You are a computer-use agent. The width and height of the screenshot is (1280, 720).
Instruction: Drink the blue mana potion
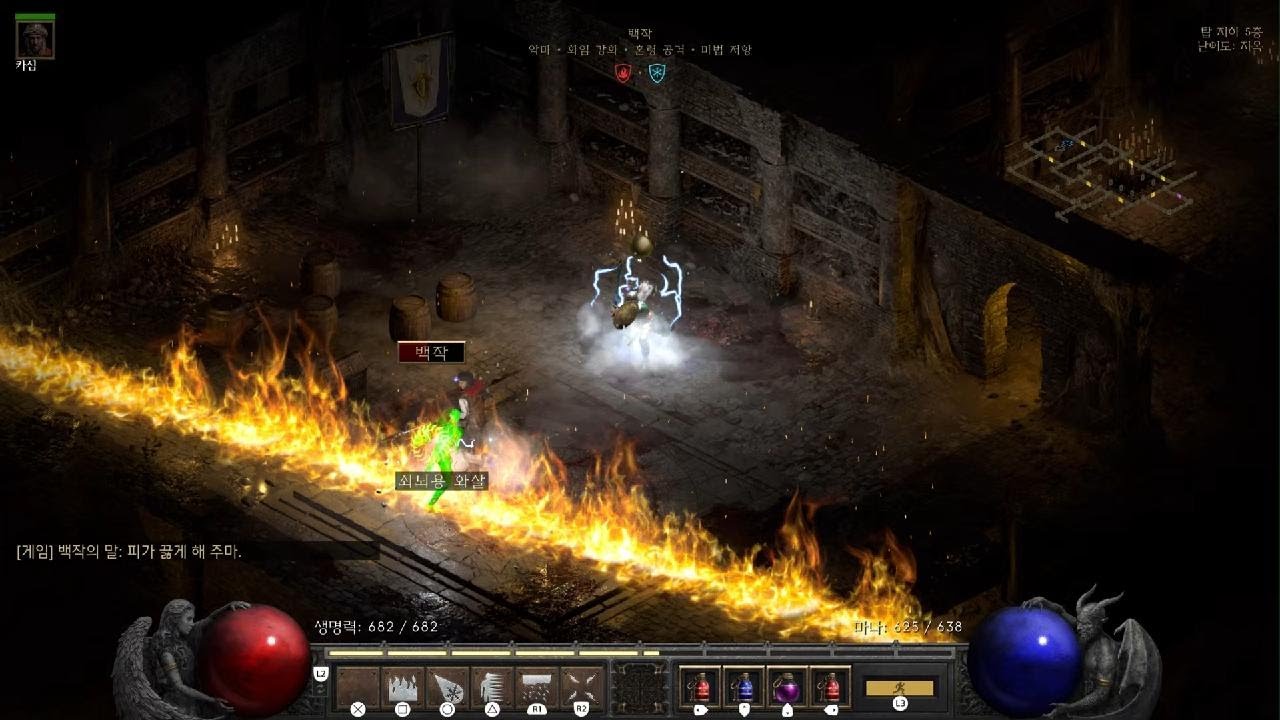(743, 687)
